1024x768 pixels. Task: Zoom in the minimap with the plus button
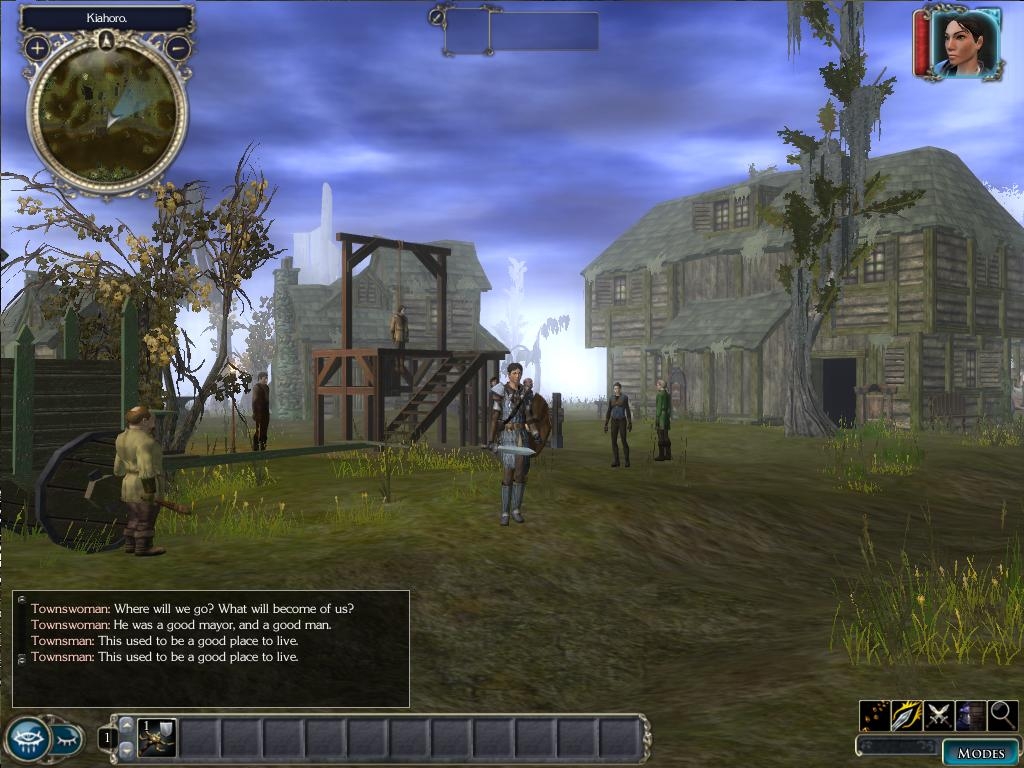[x=37, y=47]
